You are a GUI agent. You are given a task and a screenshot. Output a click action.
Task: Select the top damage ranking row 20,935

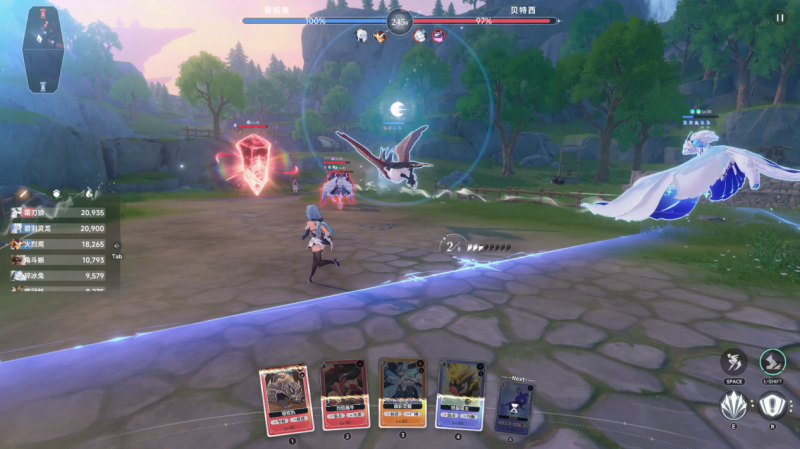pyautogui.click(x=58, y=213)
